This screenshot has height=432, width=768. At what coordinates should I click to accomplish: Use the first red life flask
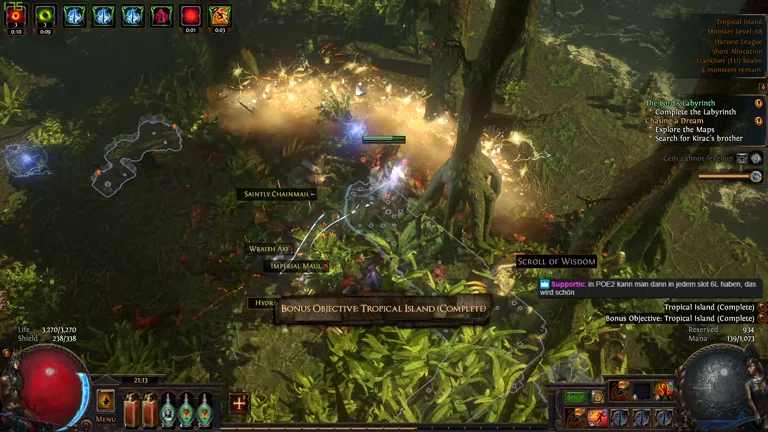point(131,408)
